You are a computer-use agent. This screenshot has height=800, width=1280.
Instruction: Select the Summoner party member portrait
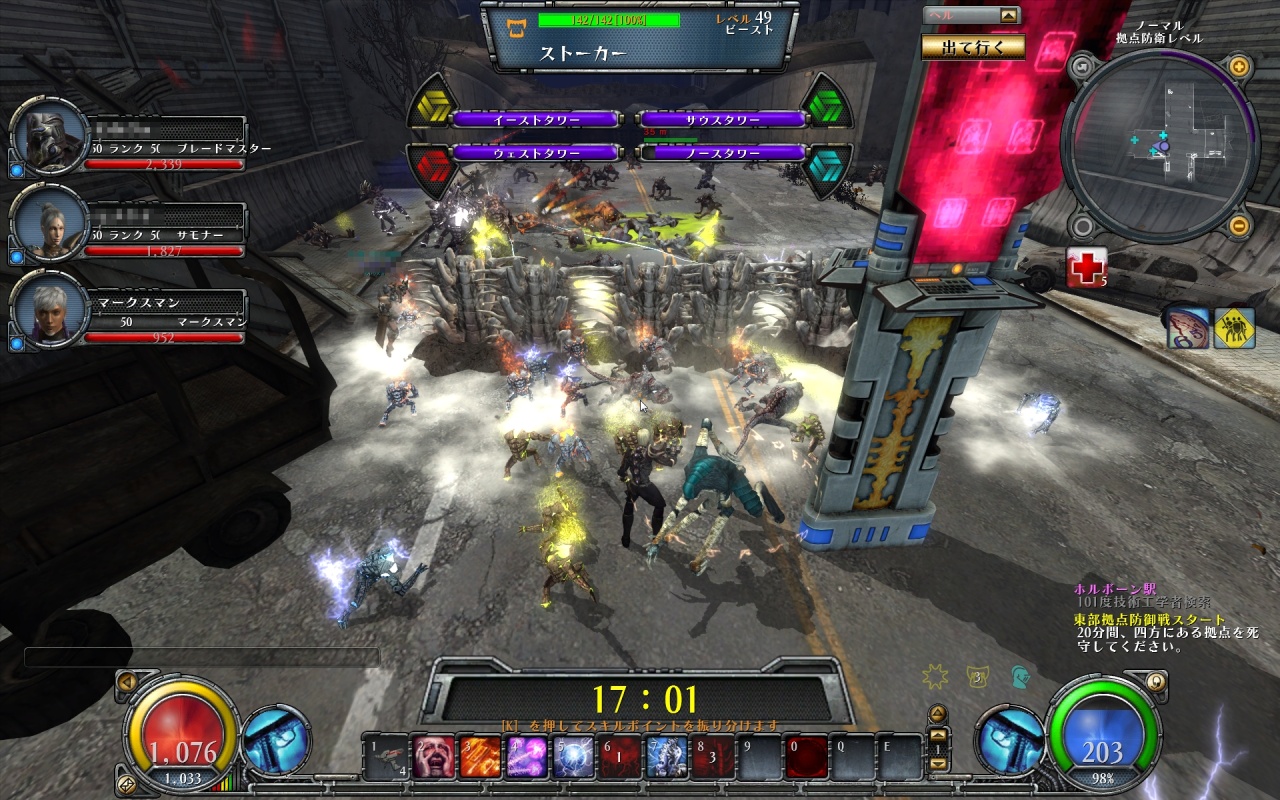tap(49, 225)
